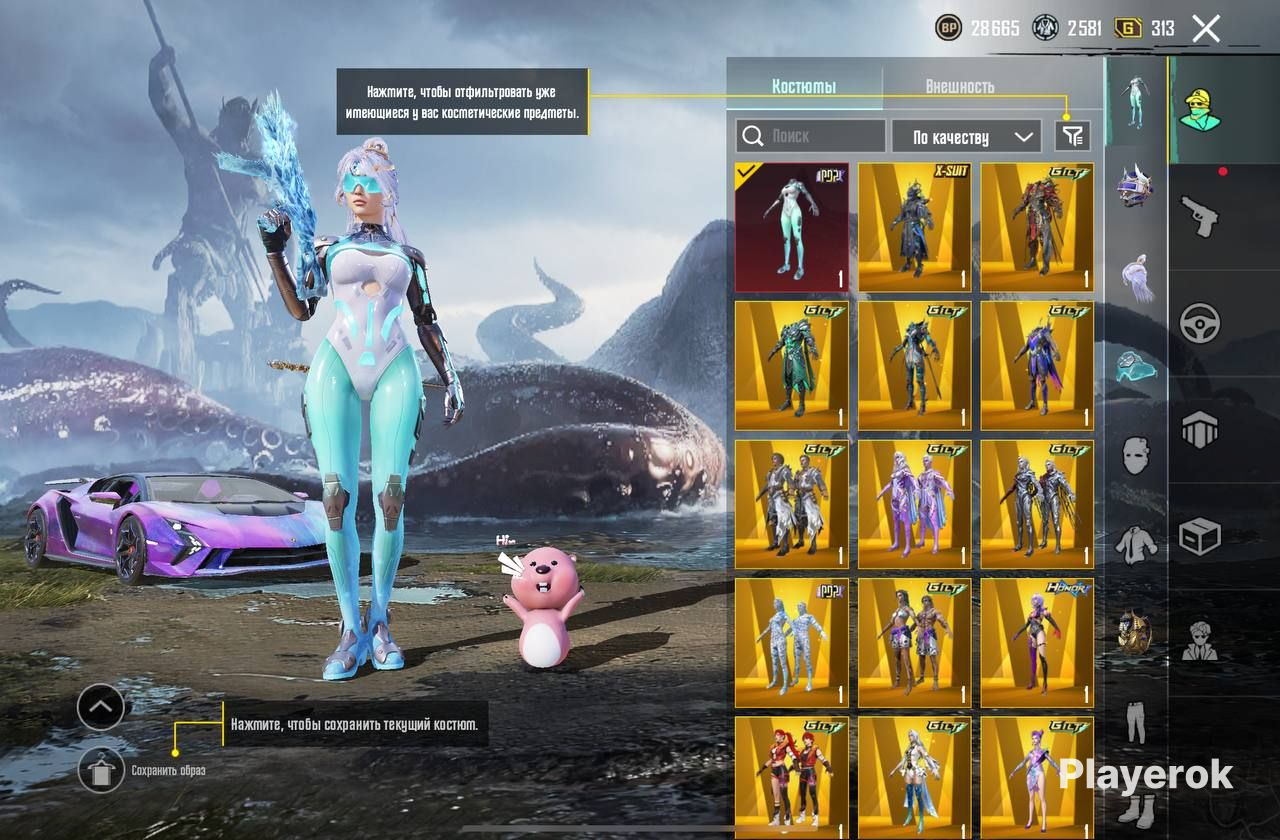Switch to the Костюмы tab
Viewport: 1280px width, 840px height.
tap(804, 86)
